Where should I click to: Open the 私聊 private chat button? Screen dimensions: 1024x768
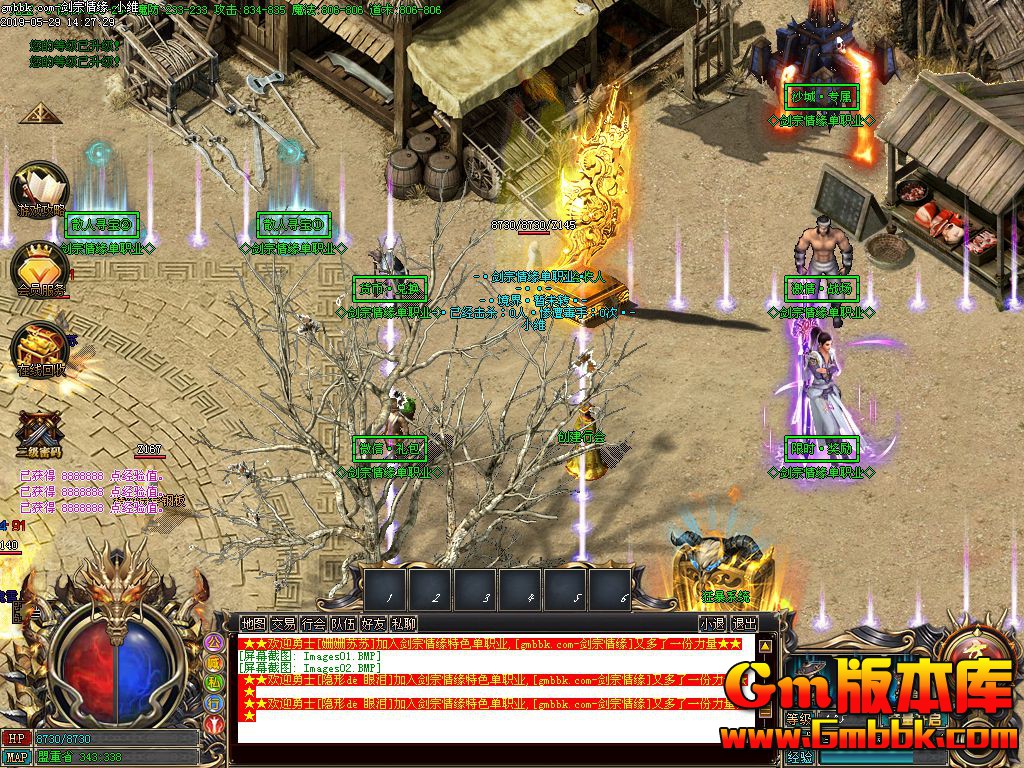404,623
